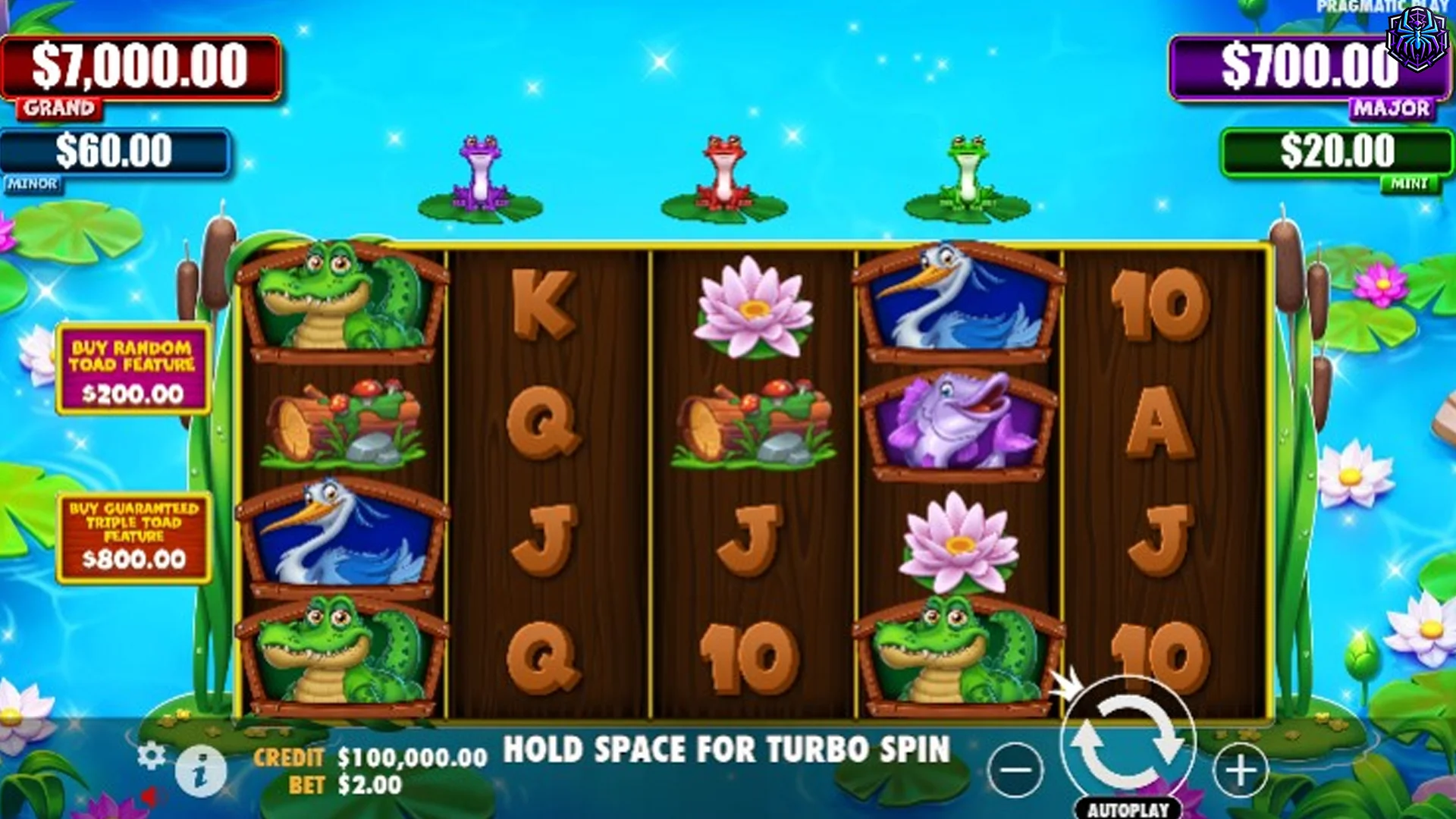Viewport: 1456px width, 819px height.
Task: Select the MINOR $60.00 jackpot display
Action: tap(114, 152)
